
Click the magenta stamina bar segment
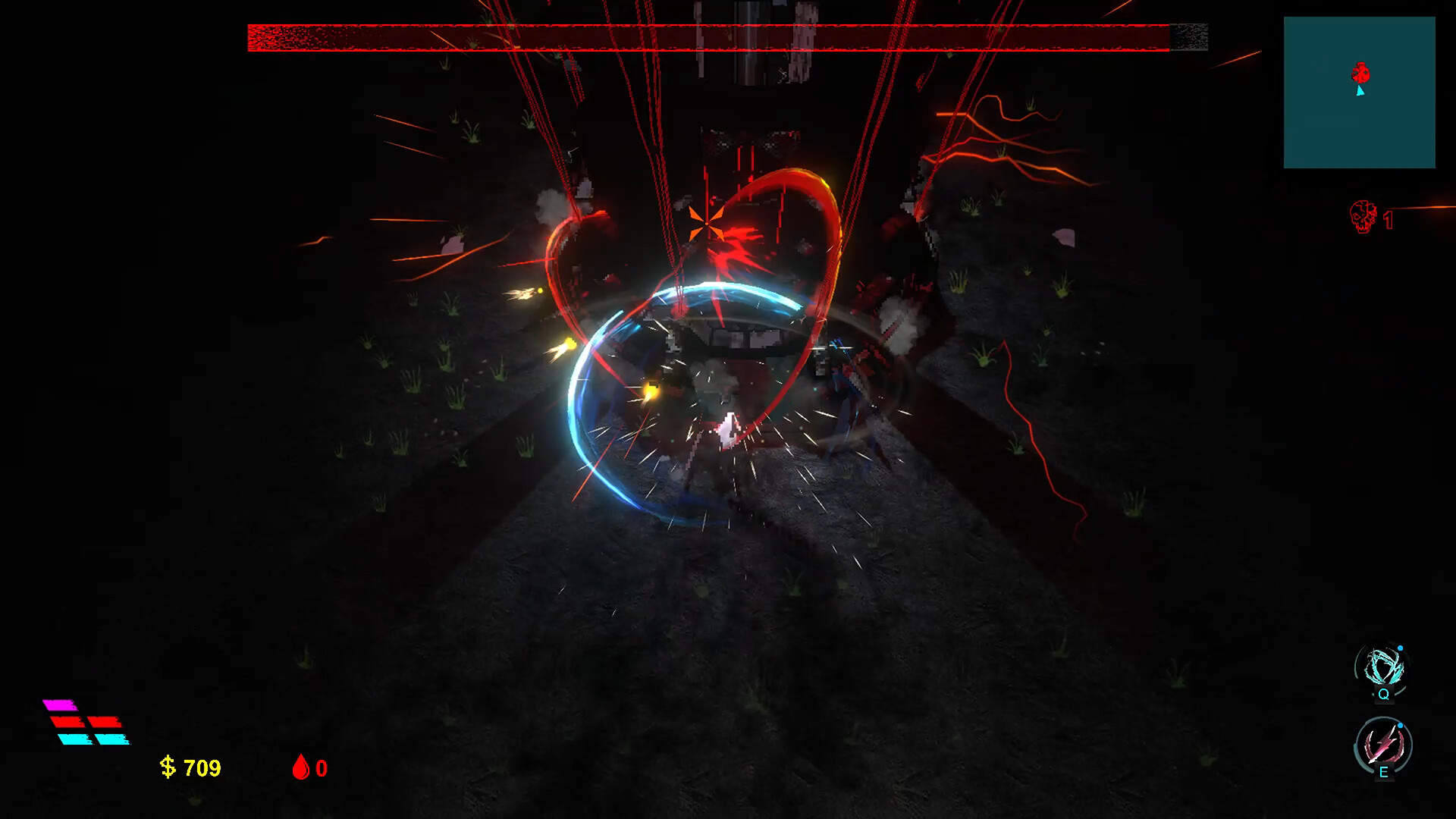pos(60,705)
